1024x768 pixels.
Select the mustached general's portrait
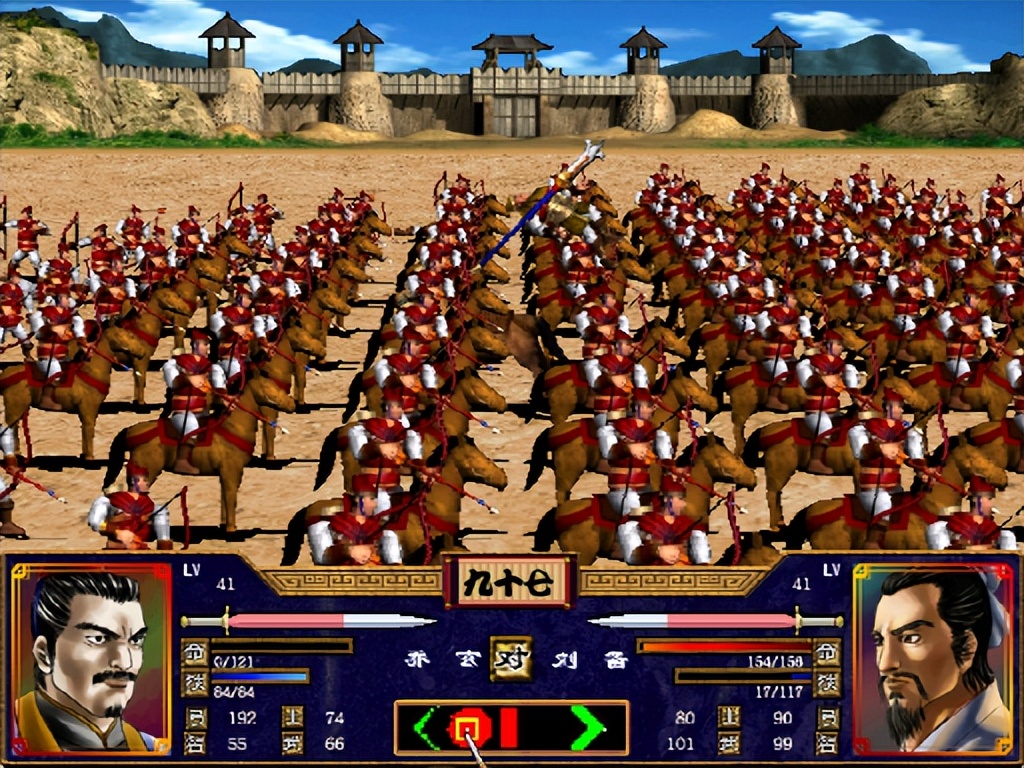pyautogui.click(x=92, y=660)
